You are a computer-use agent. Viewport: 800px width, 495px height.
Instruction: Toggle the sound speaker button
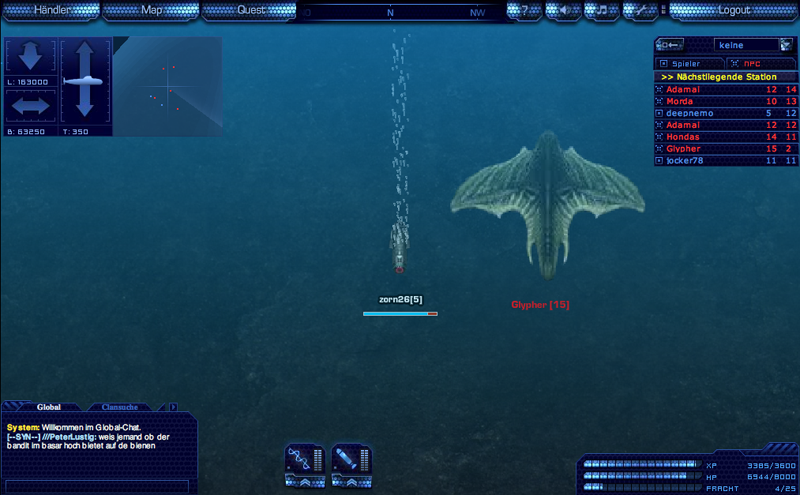[564, 11]
